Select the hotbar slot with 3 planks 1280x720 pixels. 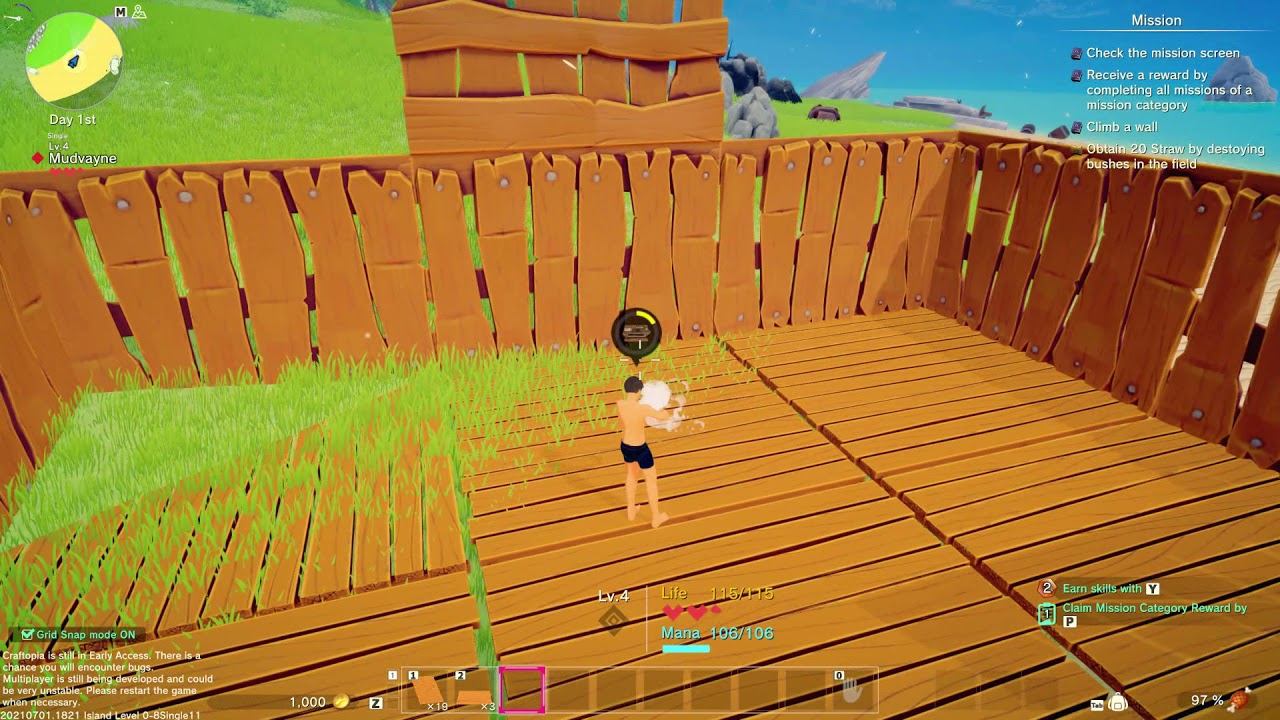(x=474, y=691)
